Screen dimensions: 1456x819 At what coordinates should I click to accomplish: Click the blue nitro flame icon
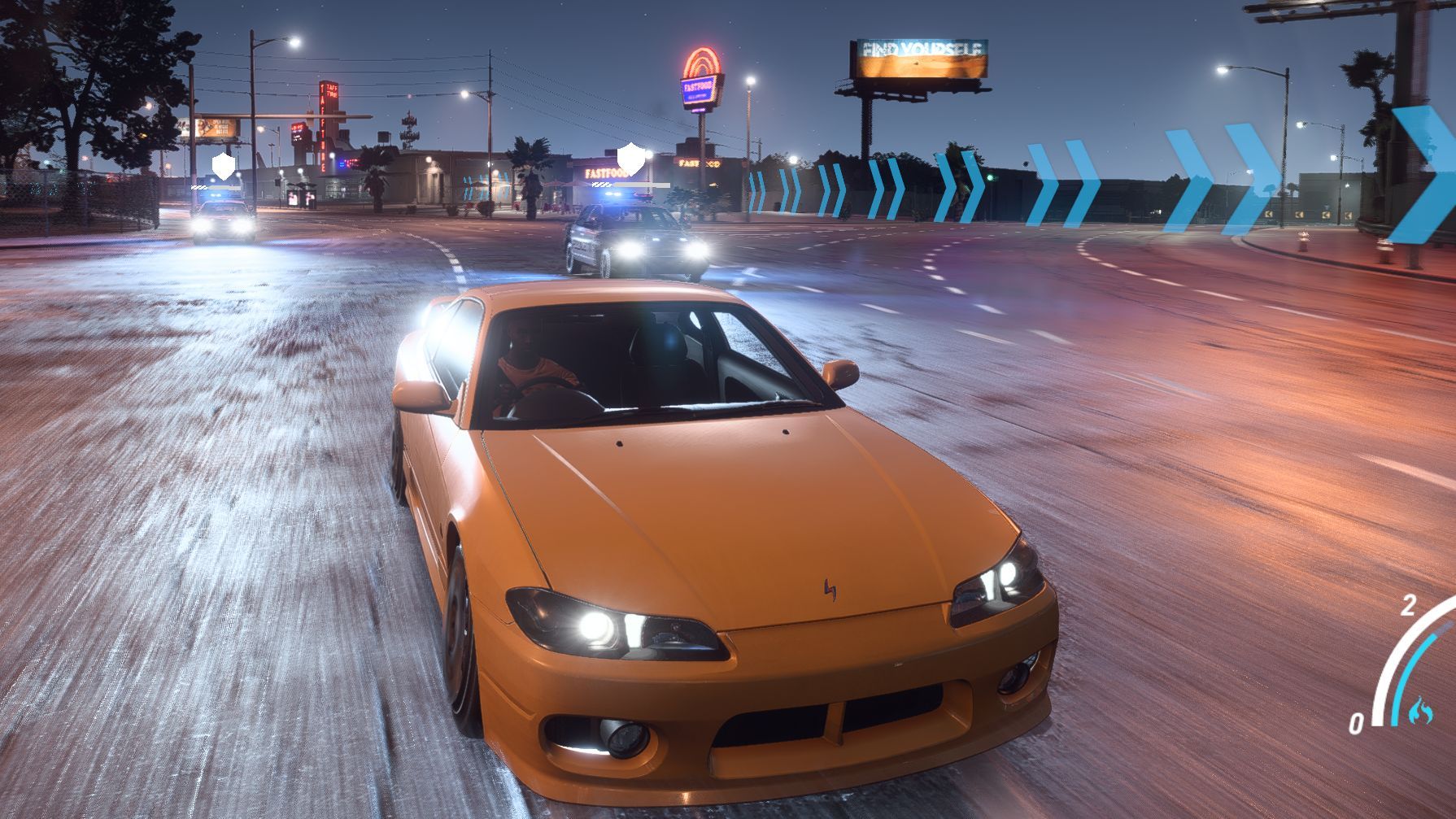[1420, 709]
